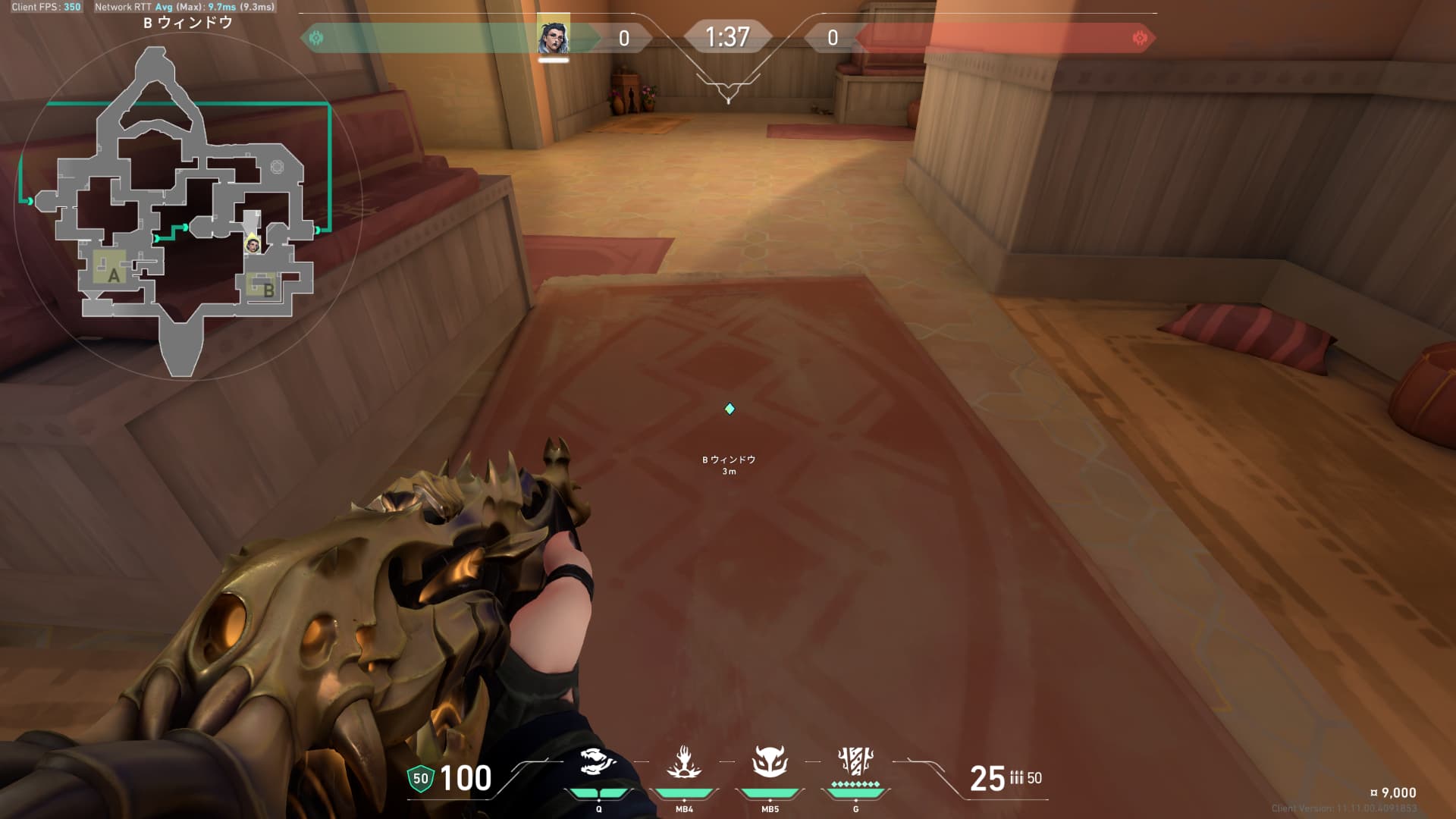The image size is (1456, 819).
Task: Trigger the horned mask Haunt ability
Action: [x=770, y=762]
